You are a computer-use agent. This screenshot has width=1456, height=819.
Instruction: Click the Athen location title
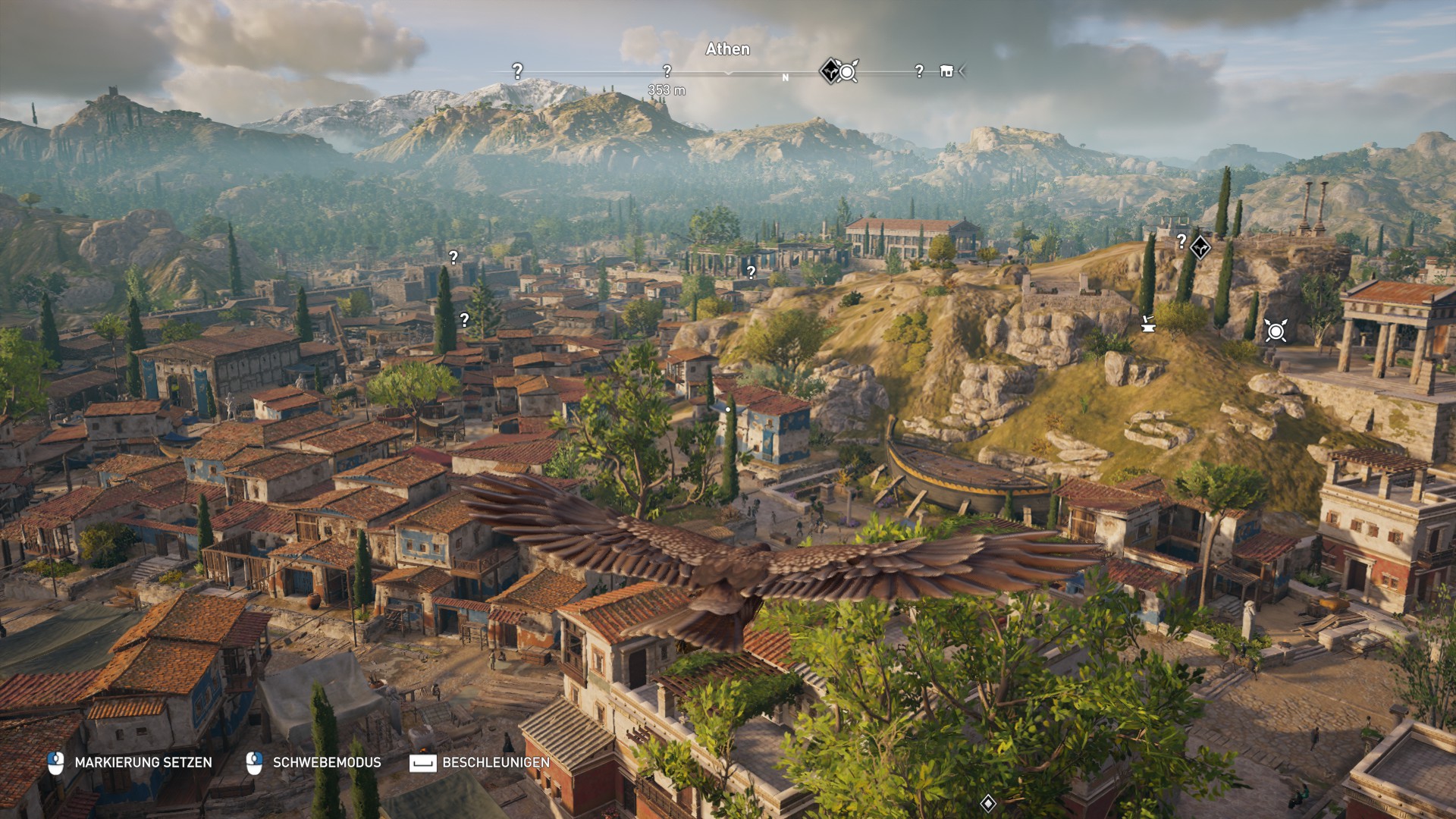(x=726, y=49)
